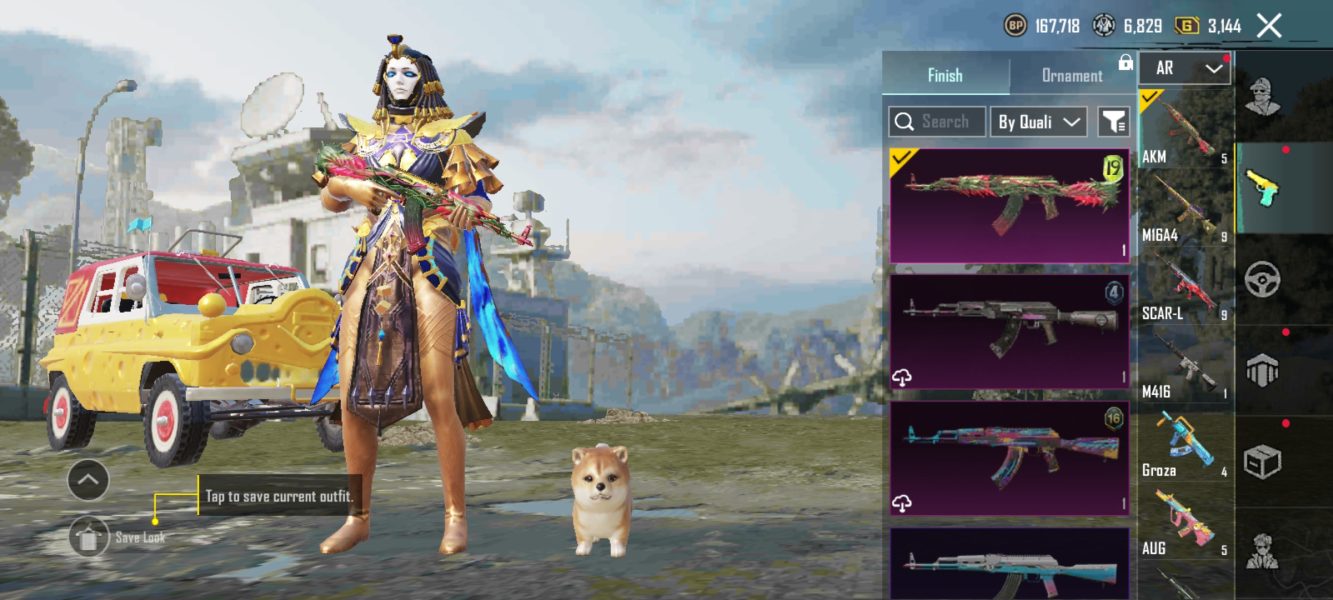Image resolution: width=1333 pixels, height=600 pixels.
Task: Select the Groza weapon entry
Action: 1185,442
